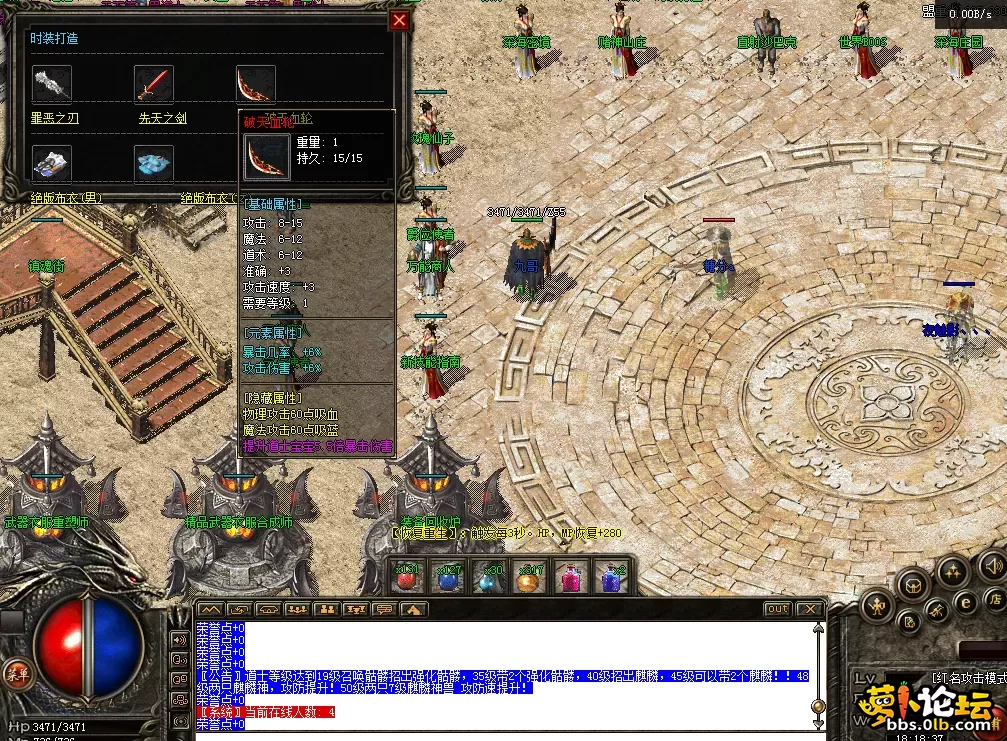This screenshot has height=741, width=1007.
Task: Click the 破天血轮 curved blade slot
Action: 256,84
